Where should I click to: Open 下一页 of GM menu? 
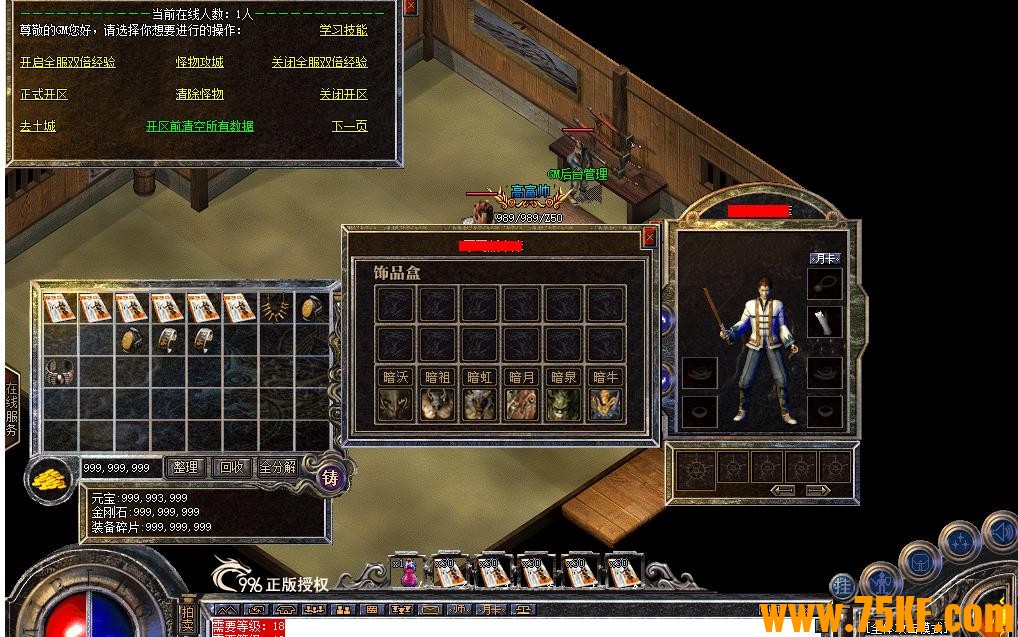pyautogui.click(x=349, y=126)
